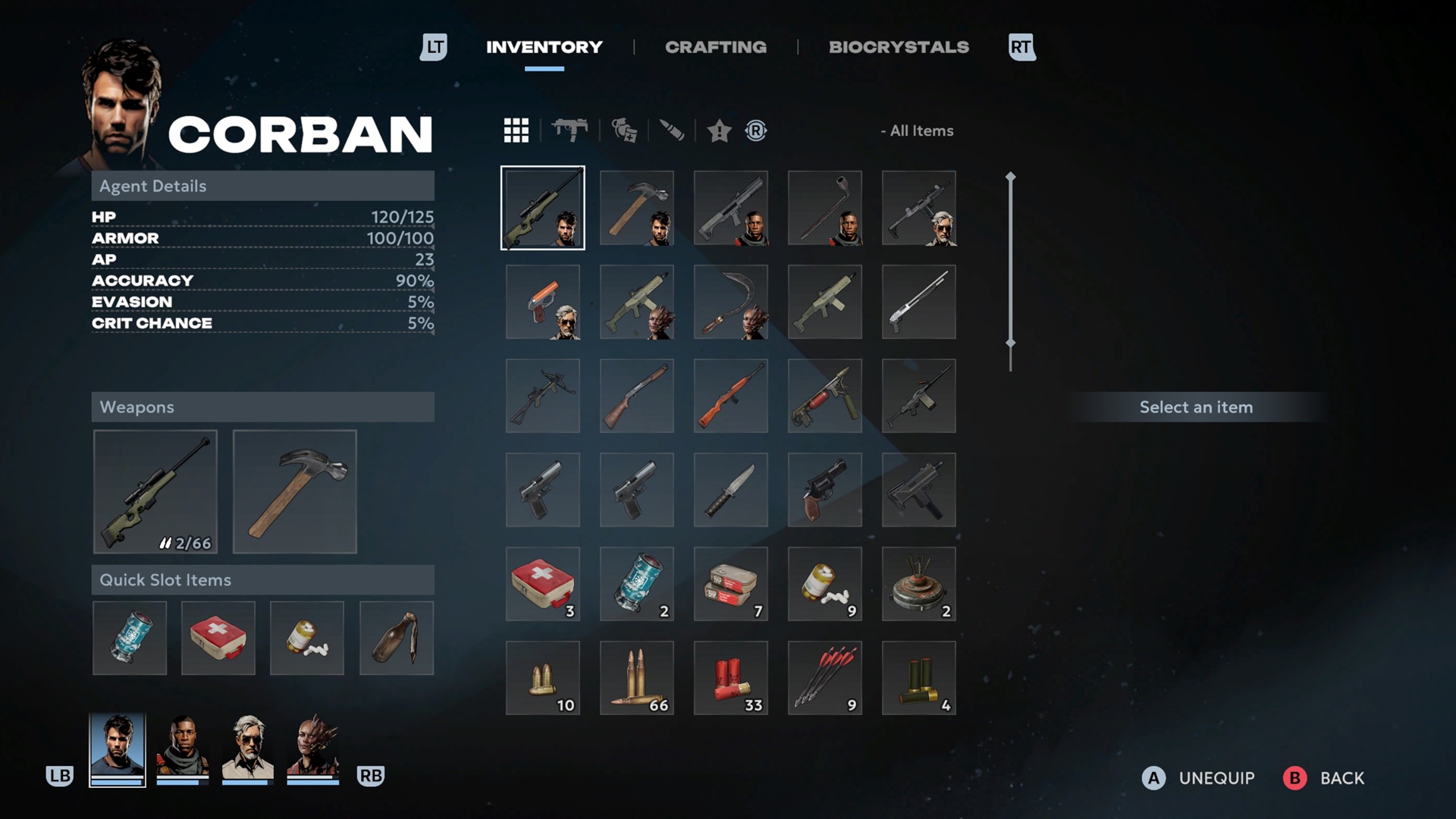Viewport: 1456px width, 819px height.
Task: Select the combat knife slot
Action: (731, 490)
